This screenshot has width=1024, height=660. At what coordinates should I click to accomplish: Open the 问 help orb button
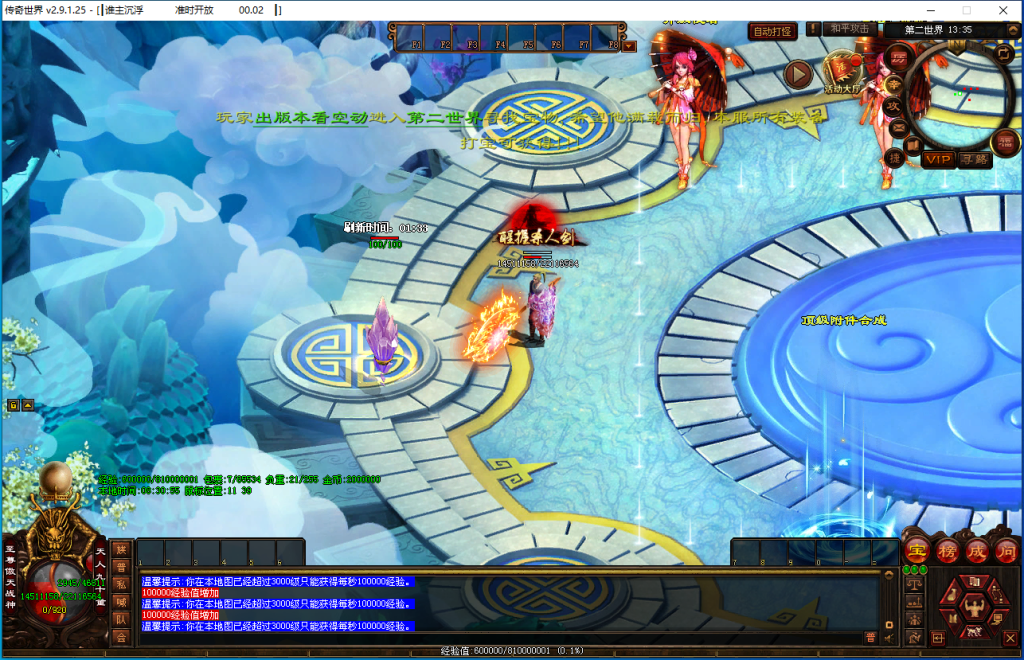click(1005, 550)
